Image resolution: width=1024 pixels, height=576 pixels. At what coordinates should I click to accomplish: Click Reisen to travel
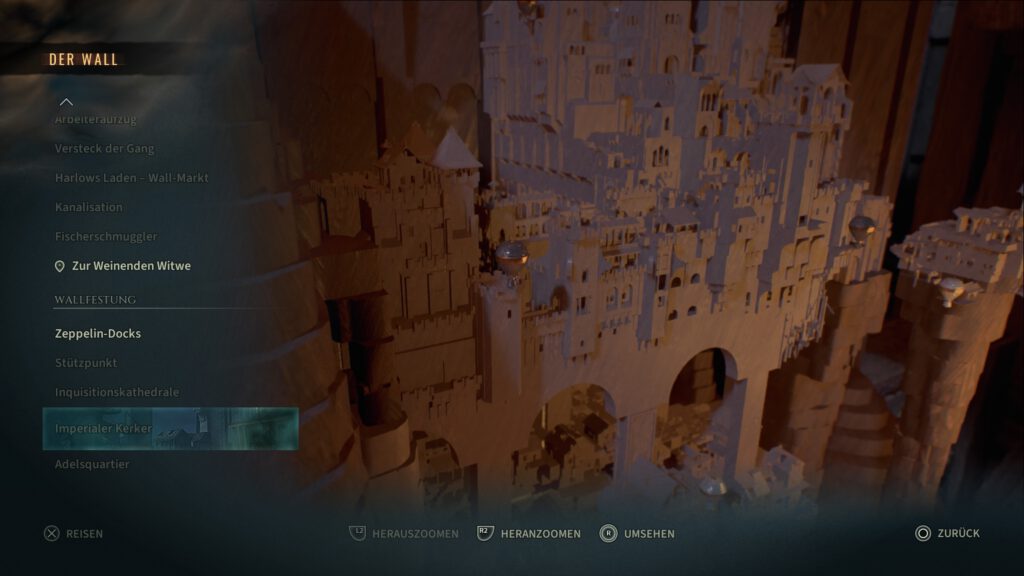74,534
